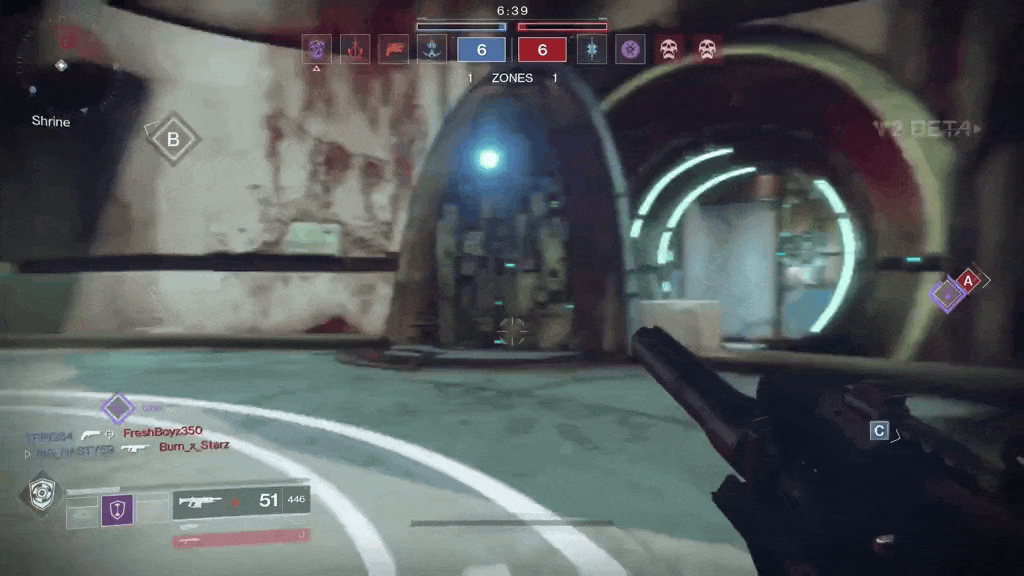Select the blue team score box
The image size is (1024, 576).
click(x=482, y=49)
